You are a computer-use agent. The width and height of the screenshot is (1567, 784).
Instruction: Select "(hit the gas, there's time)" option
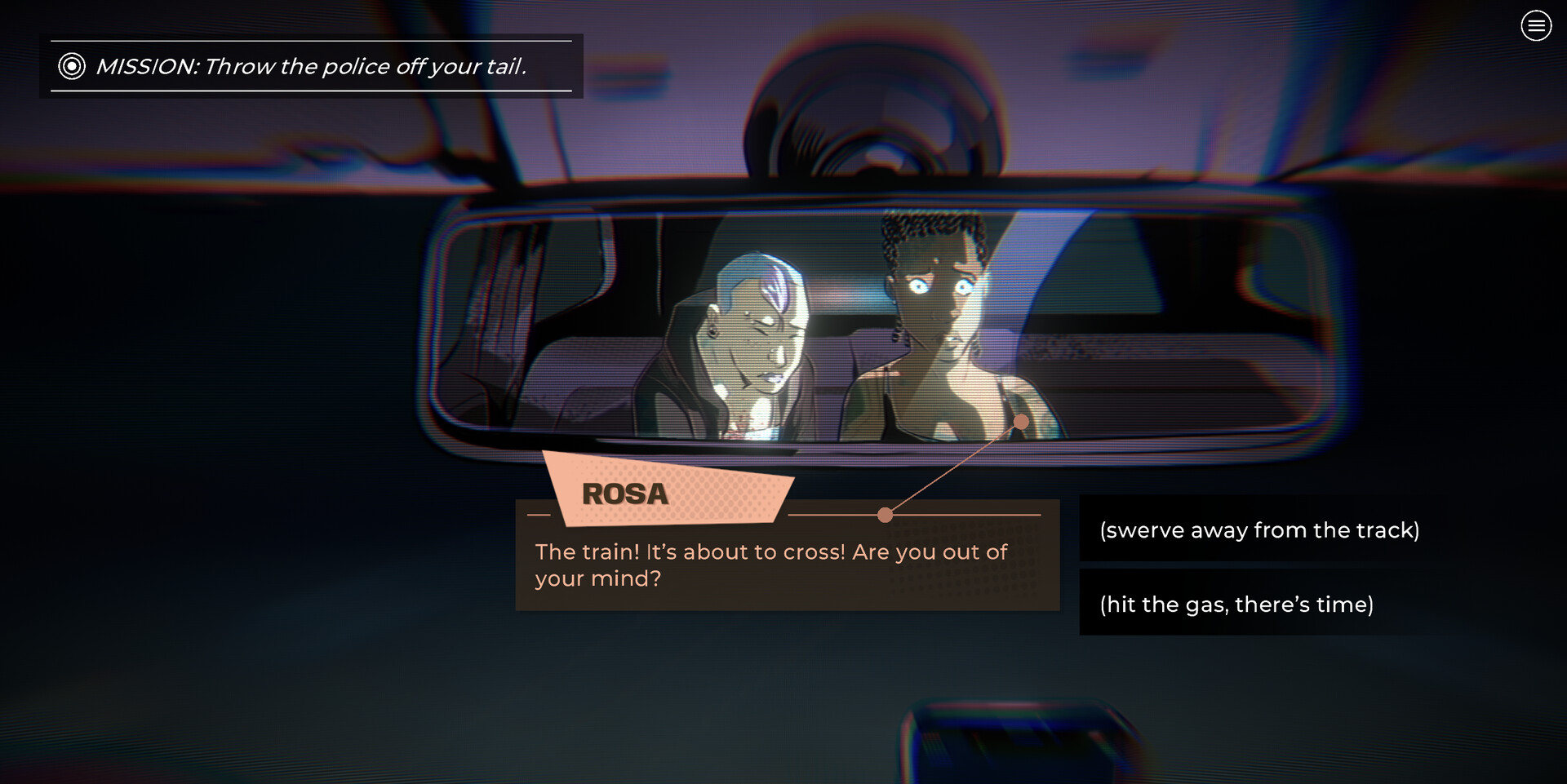[x=1236, y=605]
